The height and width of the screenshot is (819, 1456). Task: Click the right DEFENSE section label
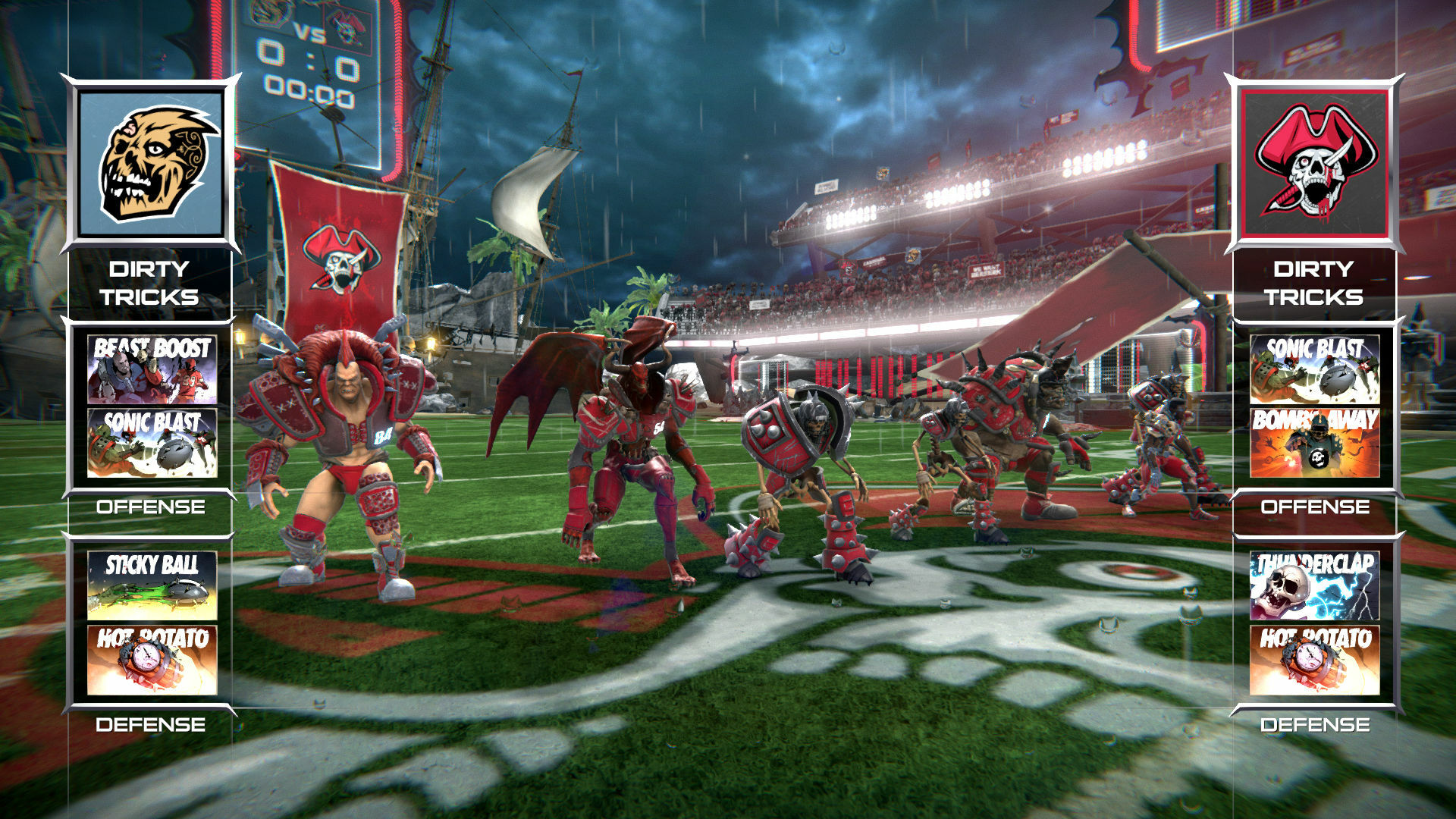(1317, 725)
